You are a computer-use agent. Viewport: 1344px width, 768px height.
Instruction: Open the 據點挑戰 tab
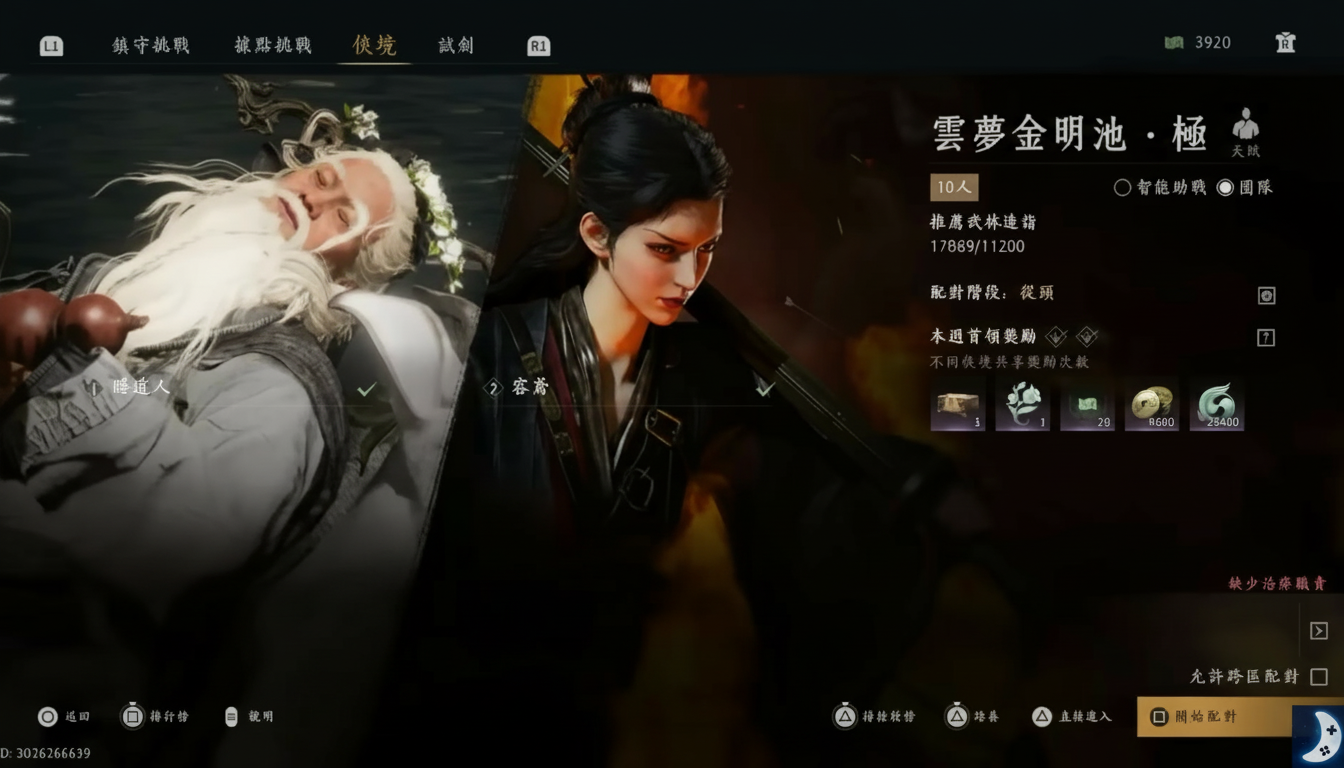[272, 44]
